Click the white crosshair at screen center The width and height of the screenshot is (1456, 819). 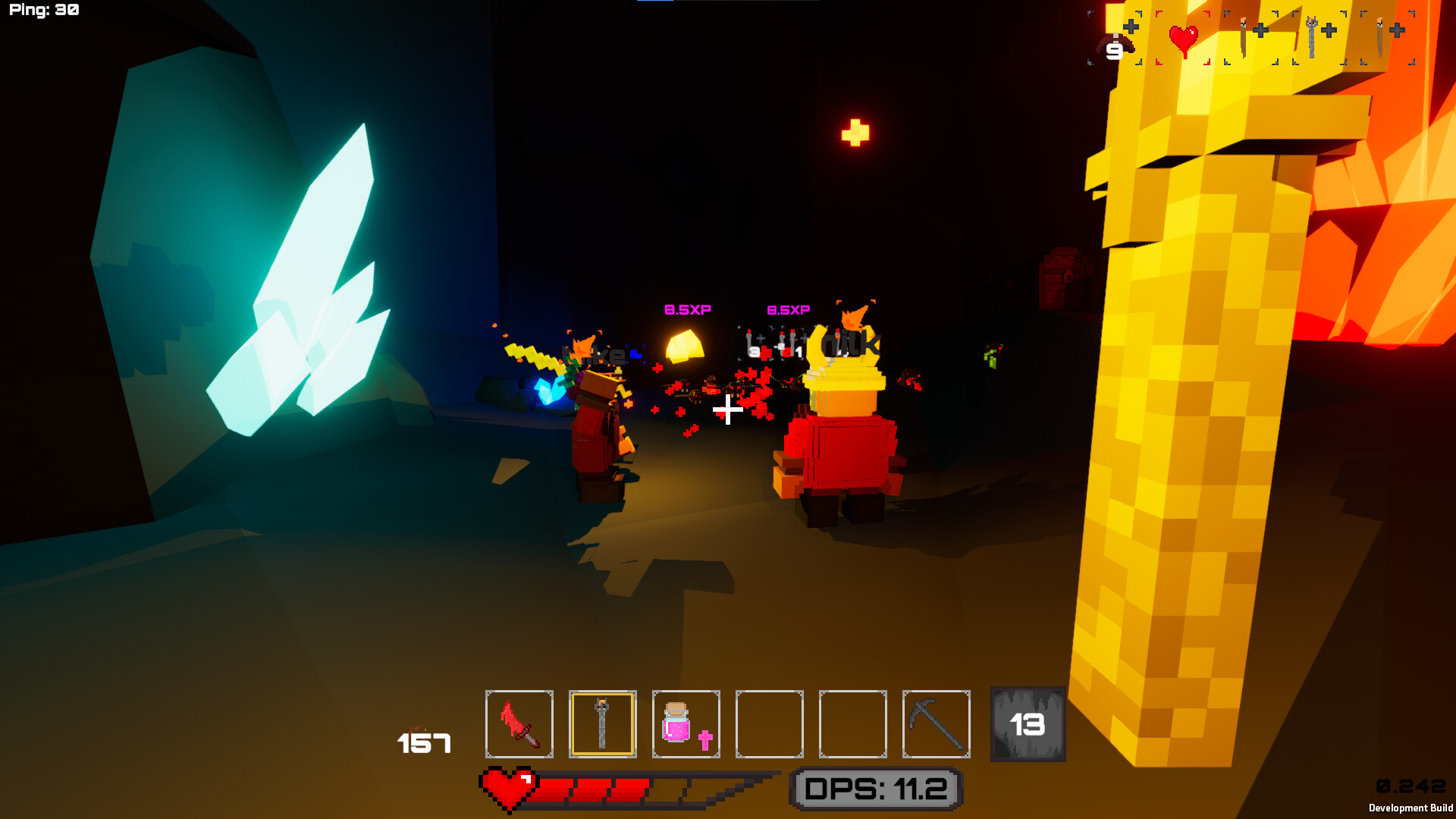coord(728,410)
